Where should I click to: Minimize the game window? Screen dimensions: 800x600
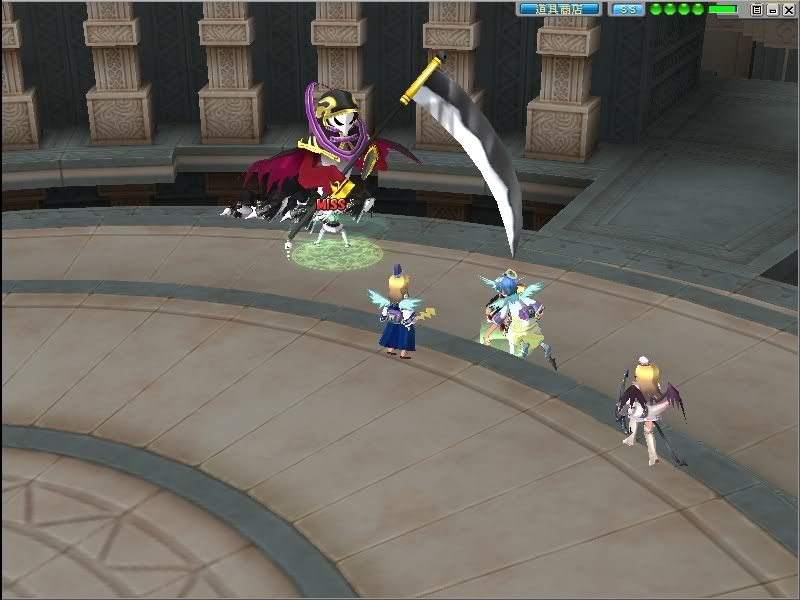[x=772, y=9]
